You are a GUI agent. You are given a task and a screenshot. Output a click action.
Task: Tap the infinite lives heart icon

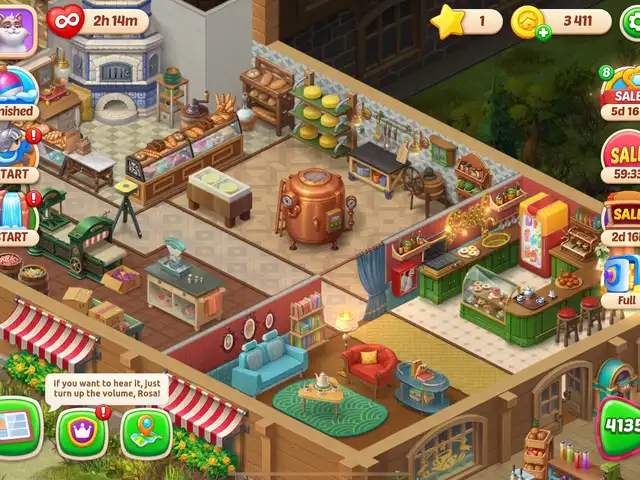tap(66, 21)
